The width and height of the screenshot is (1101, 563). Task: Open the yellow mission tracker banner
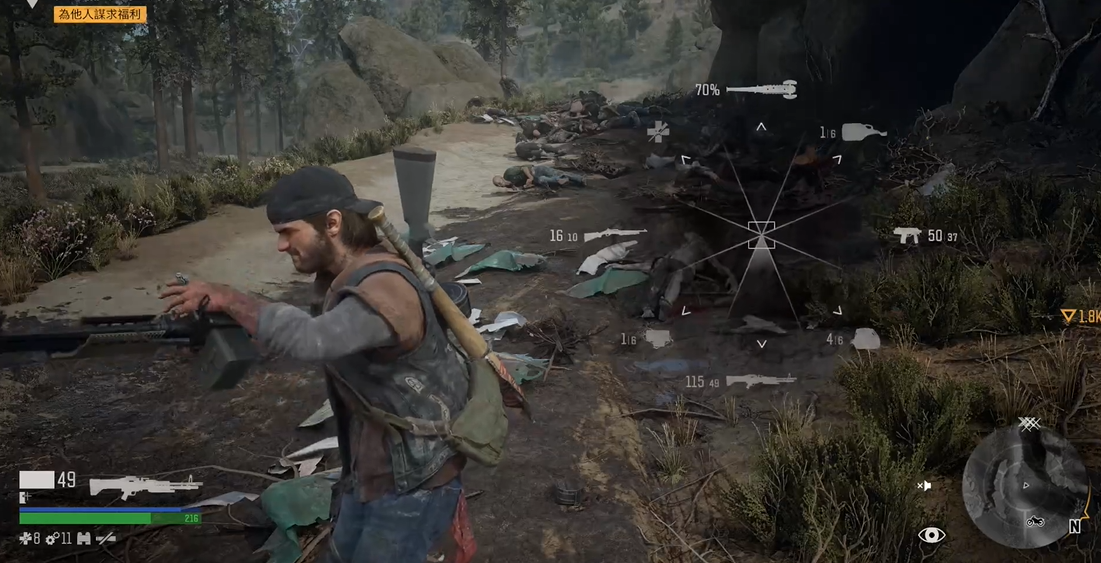[x=101, y=14]
